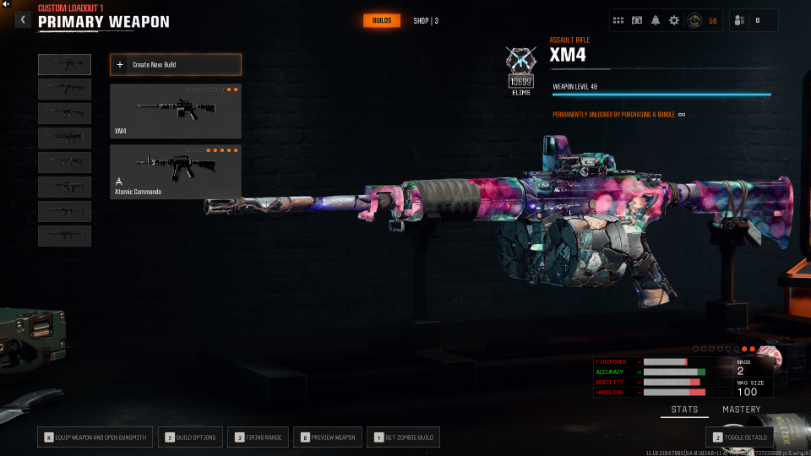Image resolution: width=811 pixels, height=456 pixels.
Task: Set as Zombie build
Action: [404, 437]
